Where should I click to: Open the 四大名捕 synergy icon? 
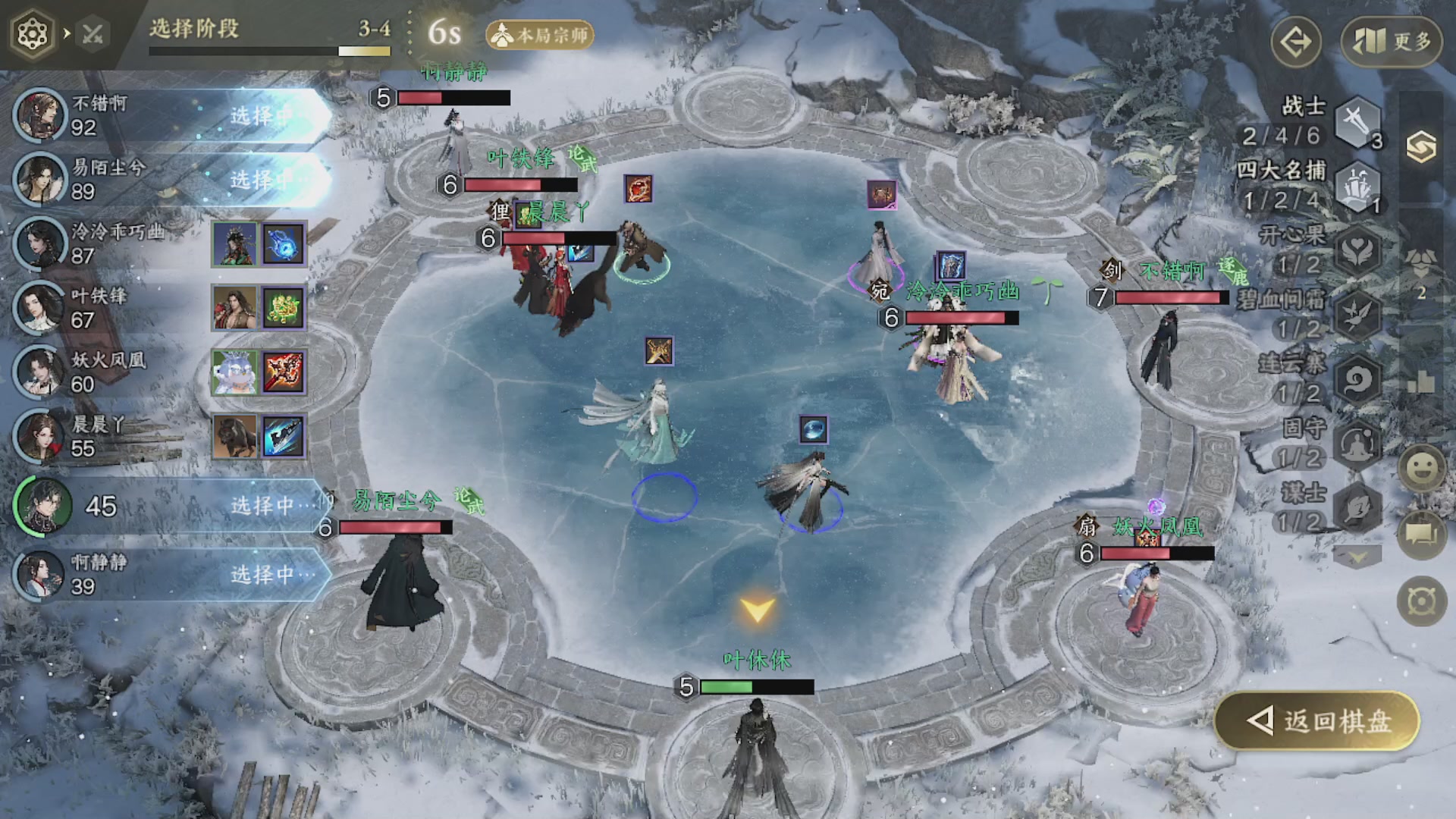click(x=1357, y=186)
